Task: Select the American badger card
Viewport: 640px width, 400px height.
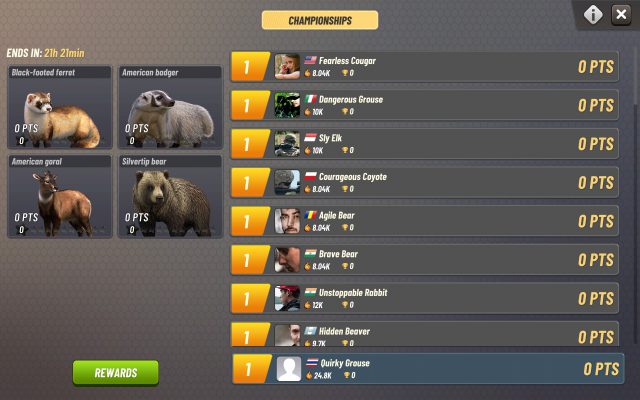Action: point(170,108)
